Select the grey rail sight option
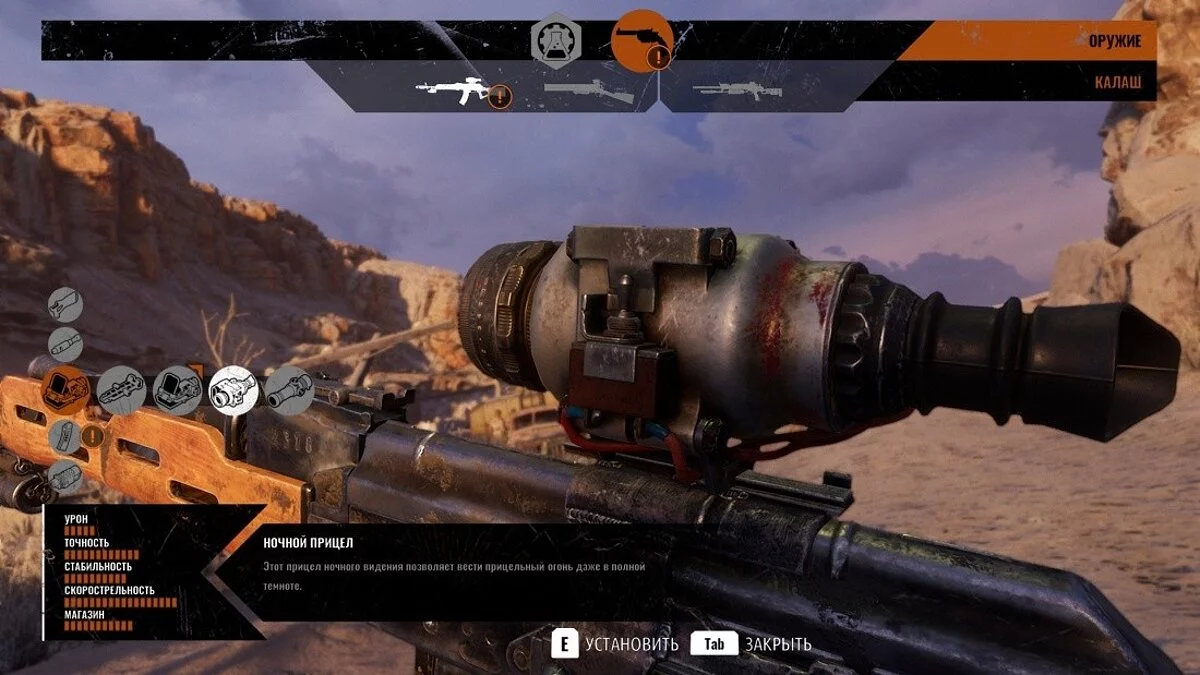 pyautogui.click(x=122, y=390)
